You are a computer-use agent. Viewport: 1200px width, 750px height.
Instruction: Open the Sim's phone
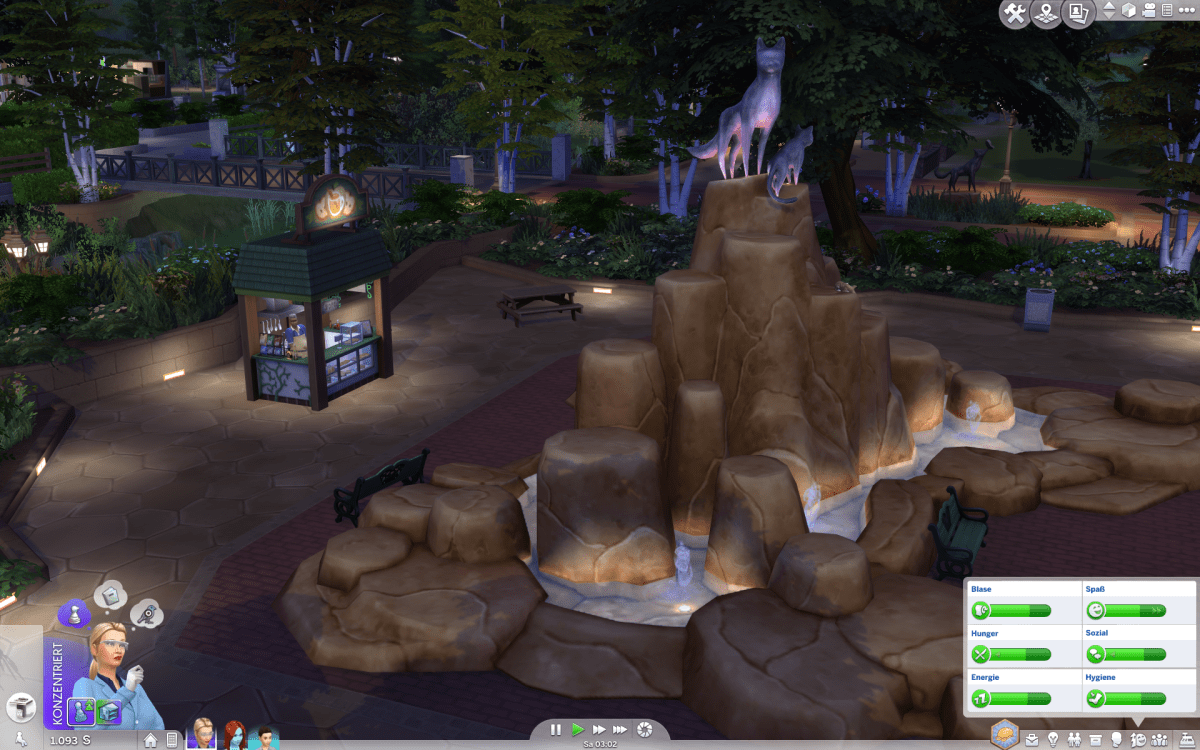coord(172,740)
